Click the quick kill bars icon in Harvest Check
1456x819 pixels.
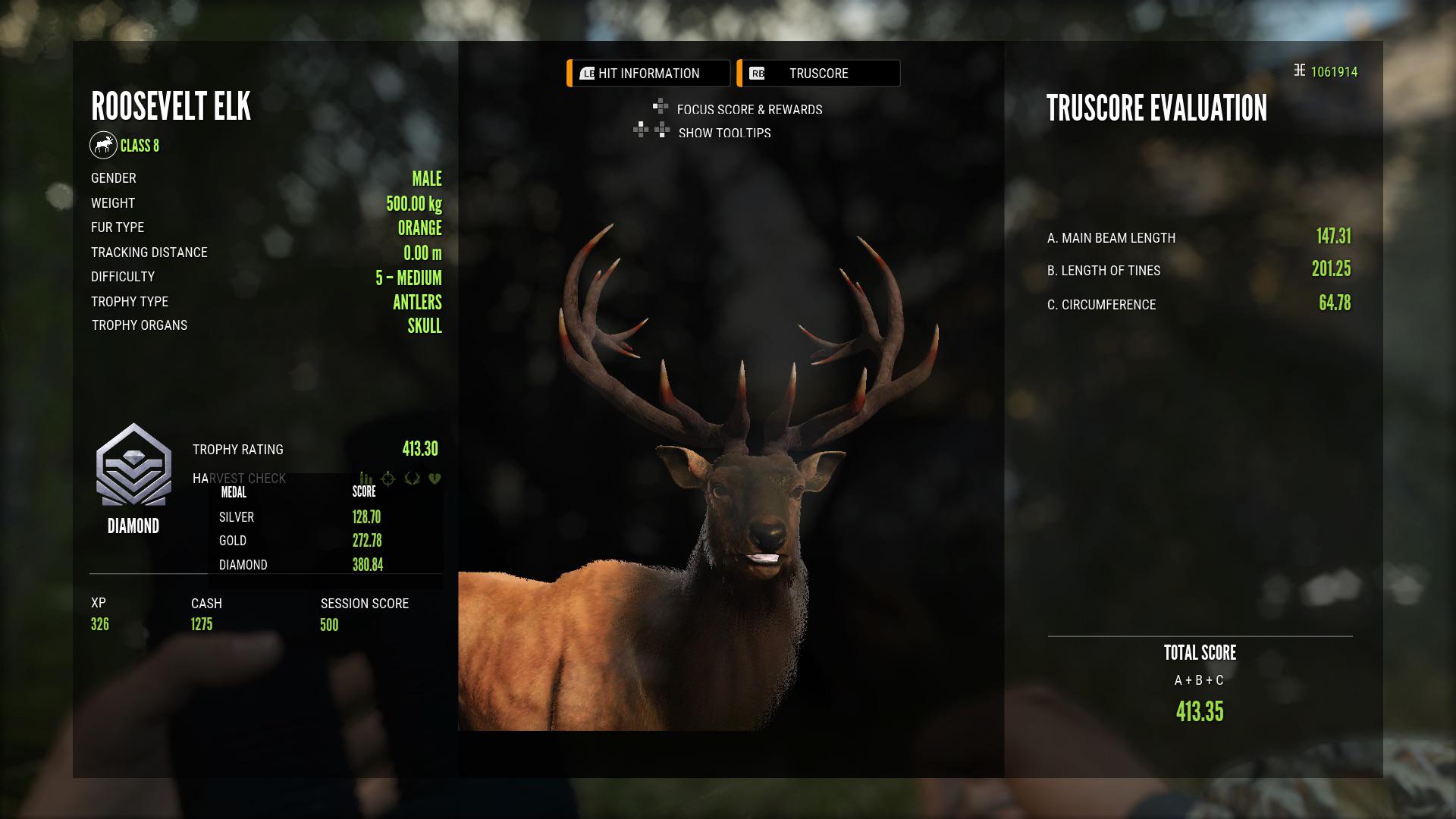click(x=365, y=479)
